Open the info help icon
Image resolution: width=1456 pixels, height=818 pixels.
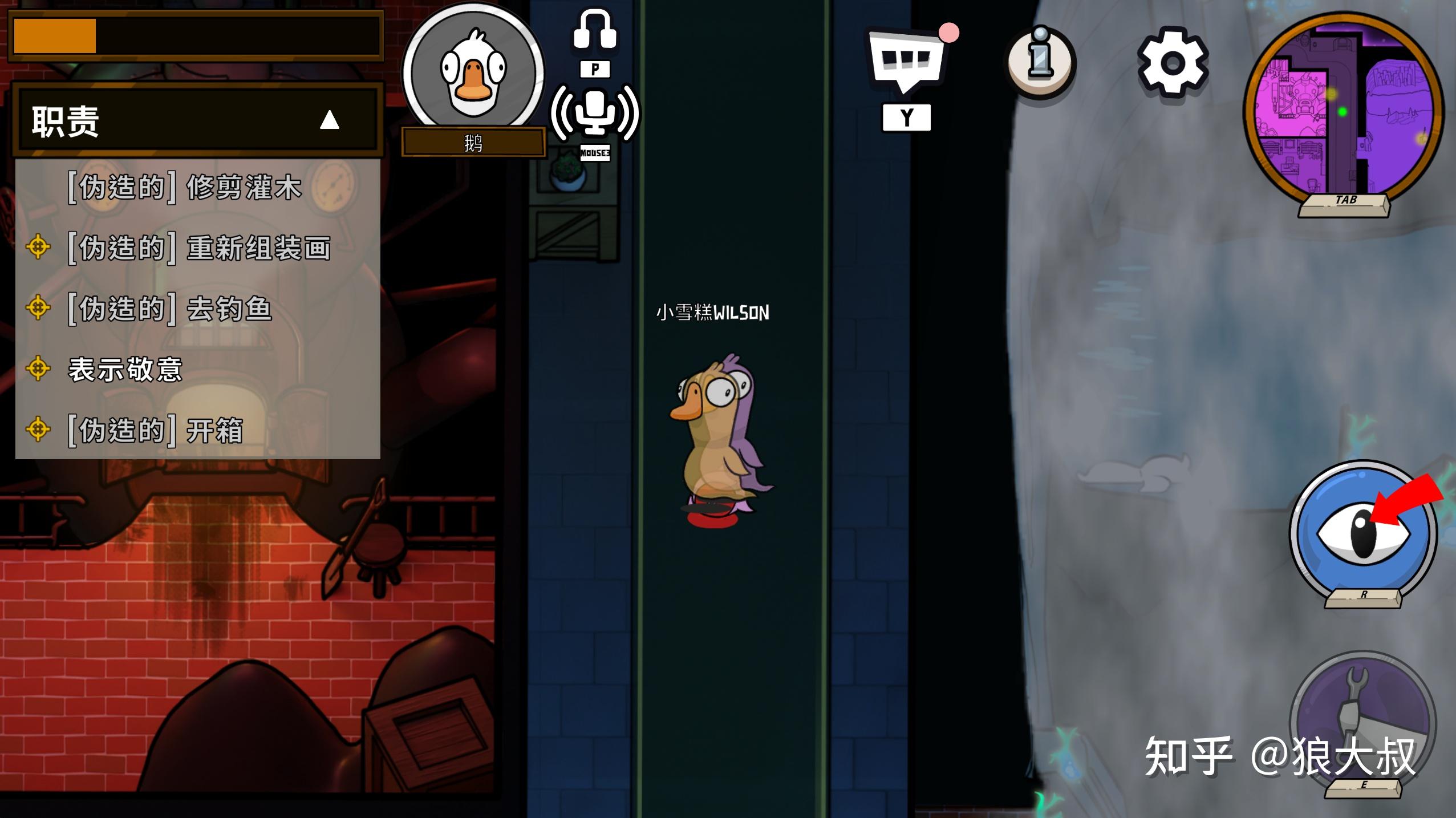pos(1039,62)
